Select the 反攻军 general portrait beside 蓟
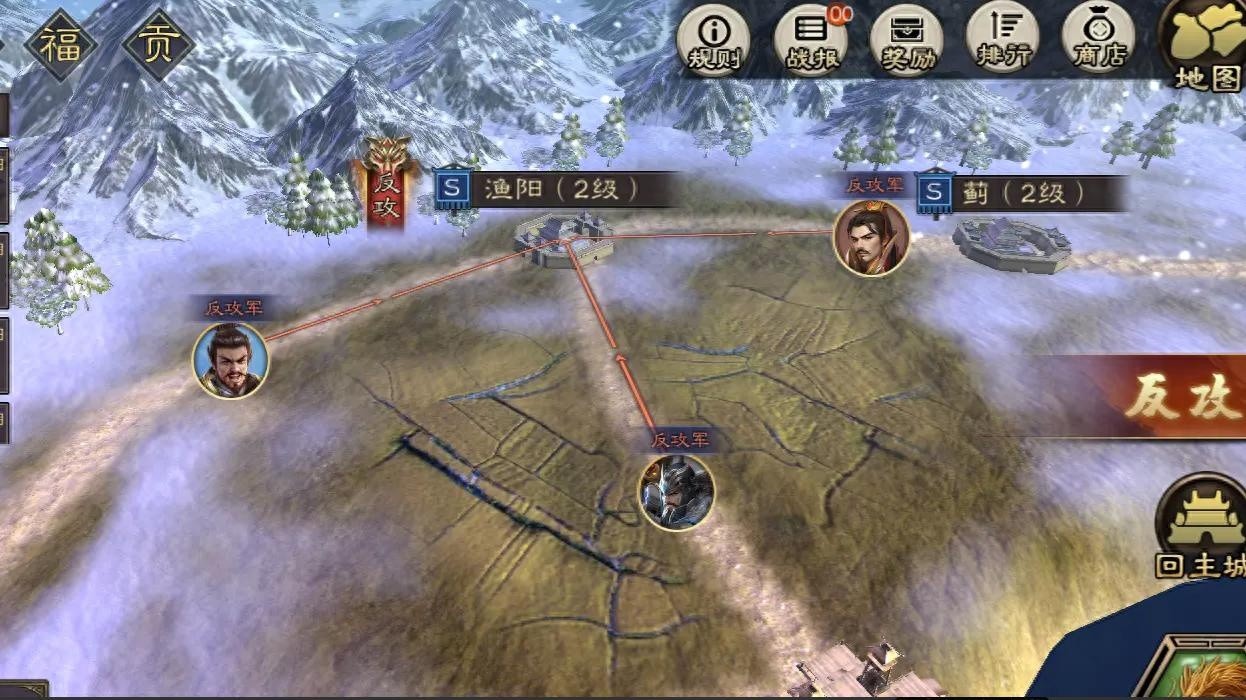 [x=872, y=237]
